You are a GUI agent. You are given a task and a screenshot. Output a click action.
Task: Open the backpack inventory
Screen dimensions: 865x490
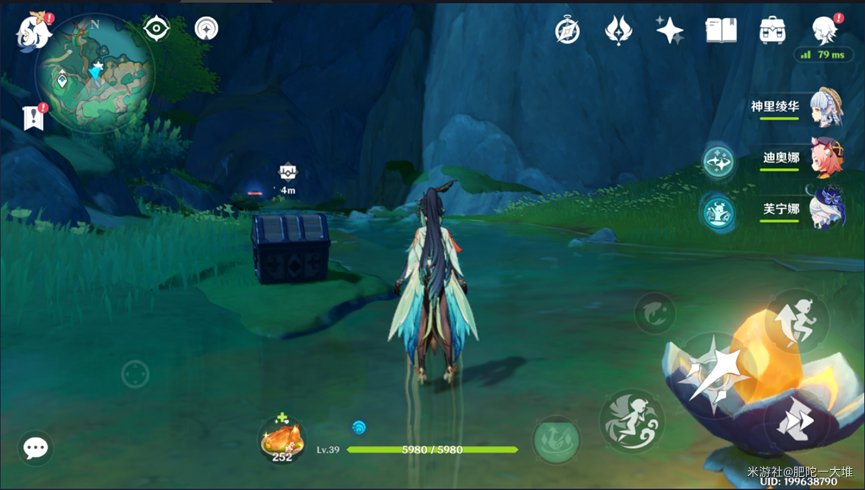coord(771,30)
